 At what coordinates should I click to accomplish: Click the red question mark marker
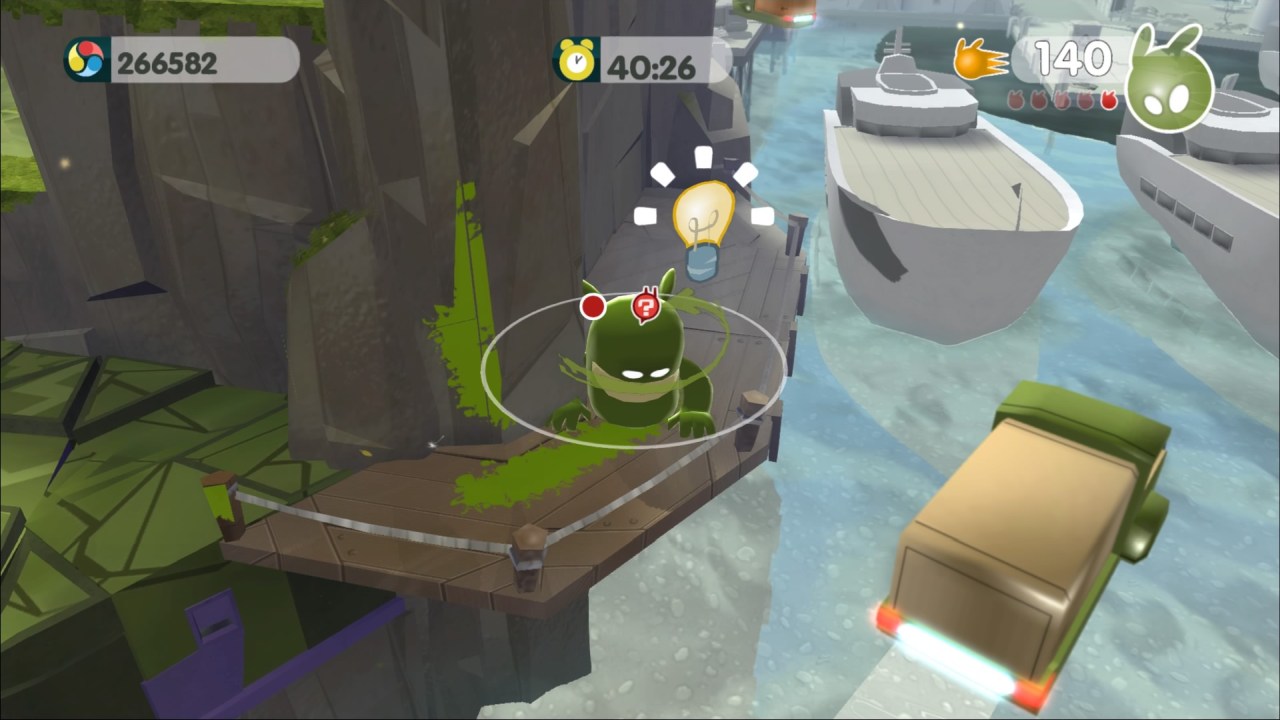(x=646, y=305)
